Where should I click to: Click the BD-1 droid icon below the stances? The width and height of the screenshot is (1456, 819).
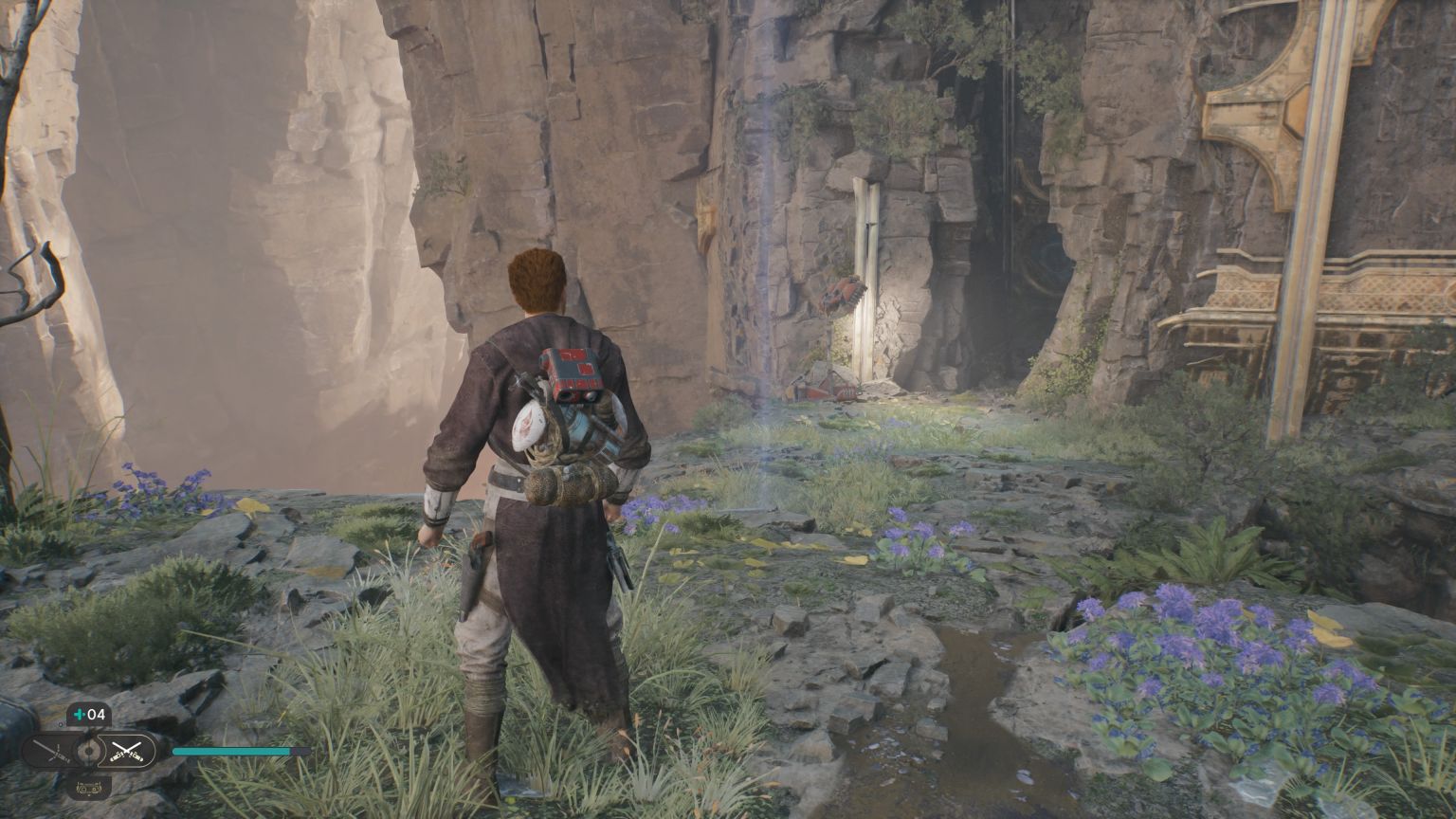[x=88, y=789]
